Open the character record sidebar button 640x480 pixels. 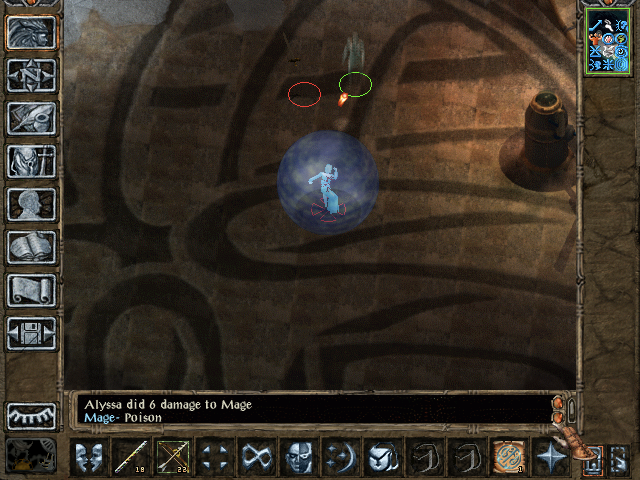pyautogui.click(x=32, y=205)
